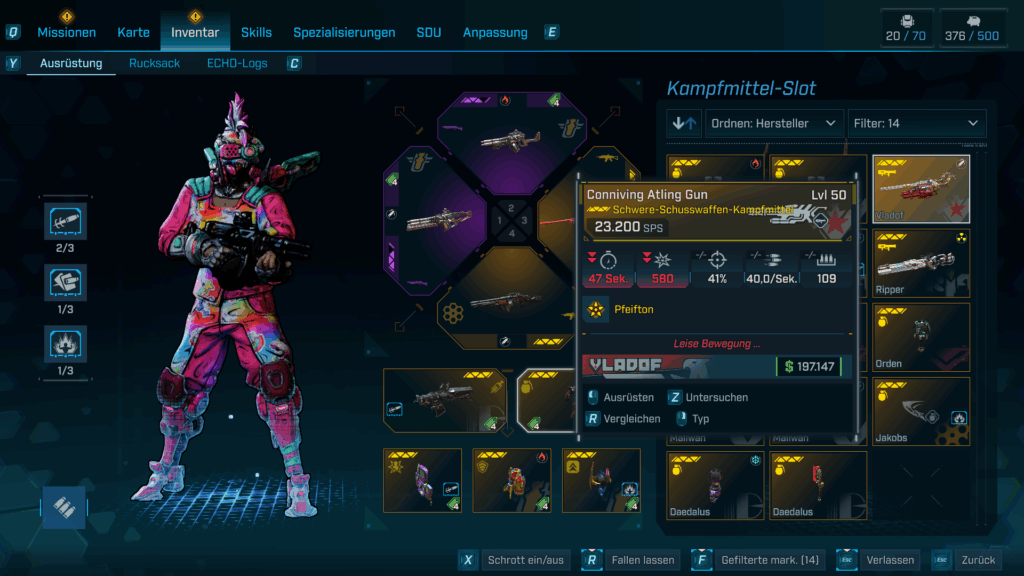Open the Missionen tab
The image size is (1024, 576).
tap(67, 32)
